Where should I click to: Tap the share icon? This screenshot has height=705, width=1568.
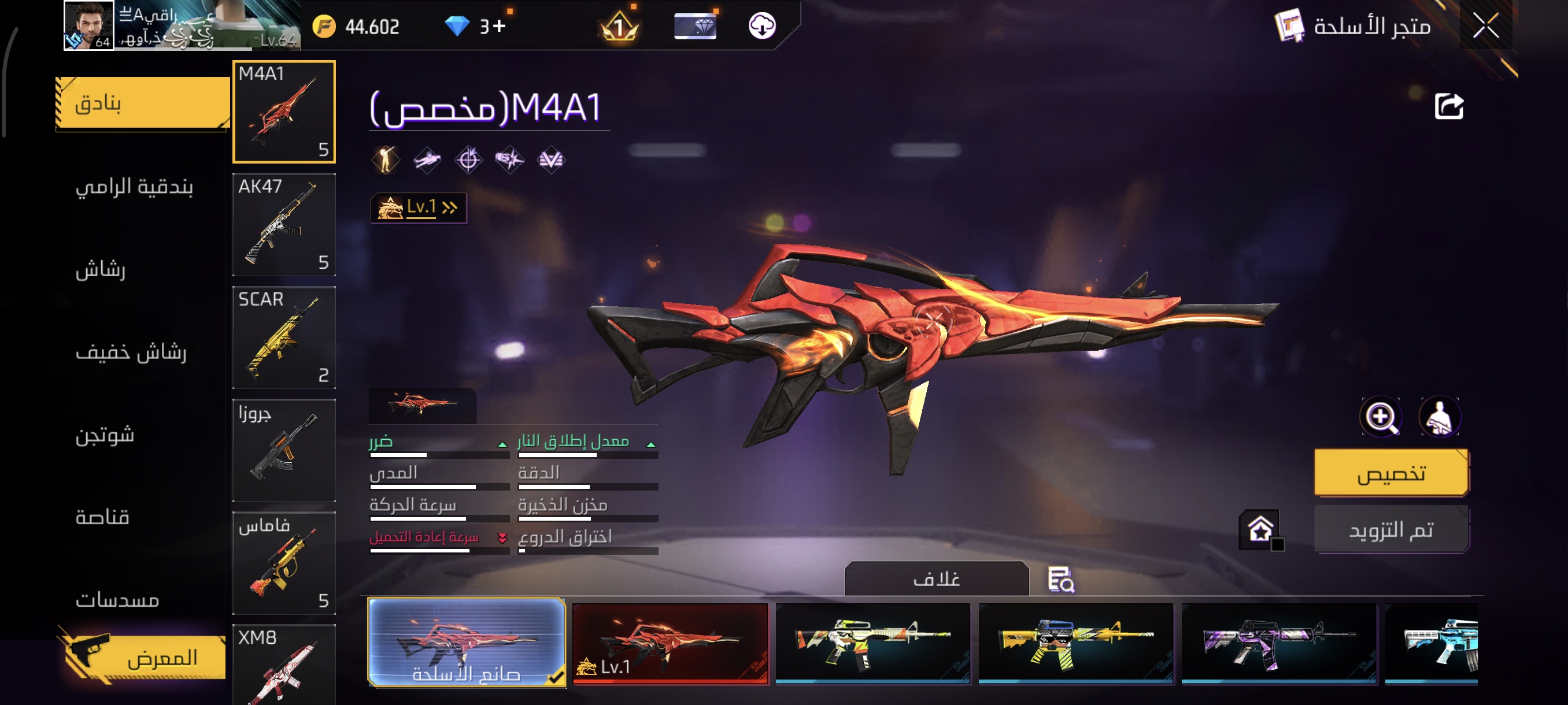click(x=1449, y=106)
